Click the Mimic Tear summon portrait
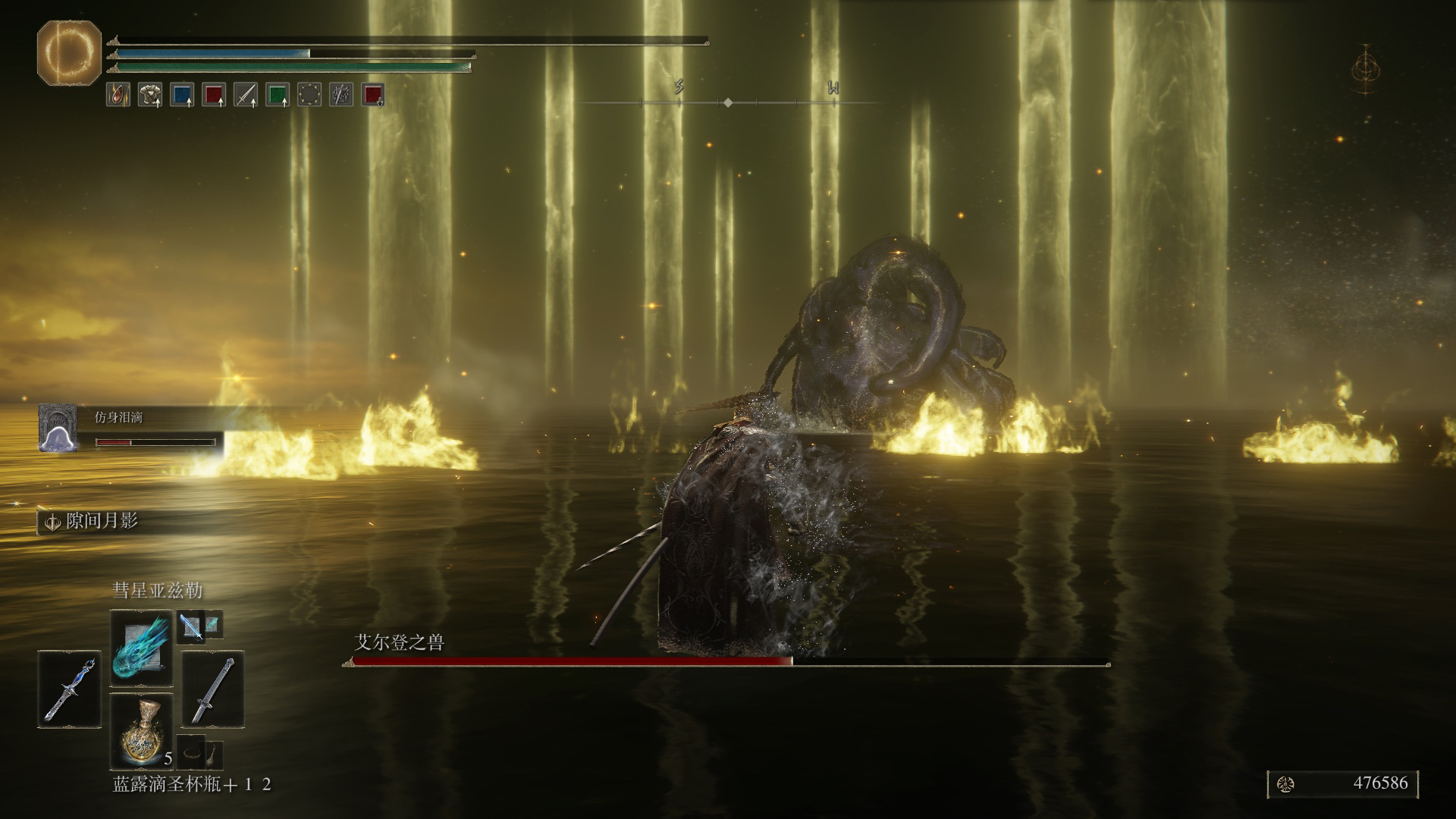The height and width of the screenshot is (819, 1456). pyautogui.click(x=58, y=428)
